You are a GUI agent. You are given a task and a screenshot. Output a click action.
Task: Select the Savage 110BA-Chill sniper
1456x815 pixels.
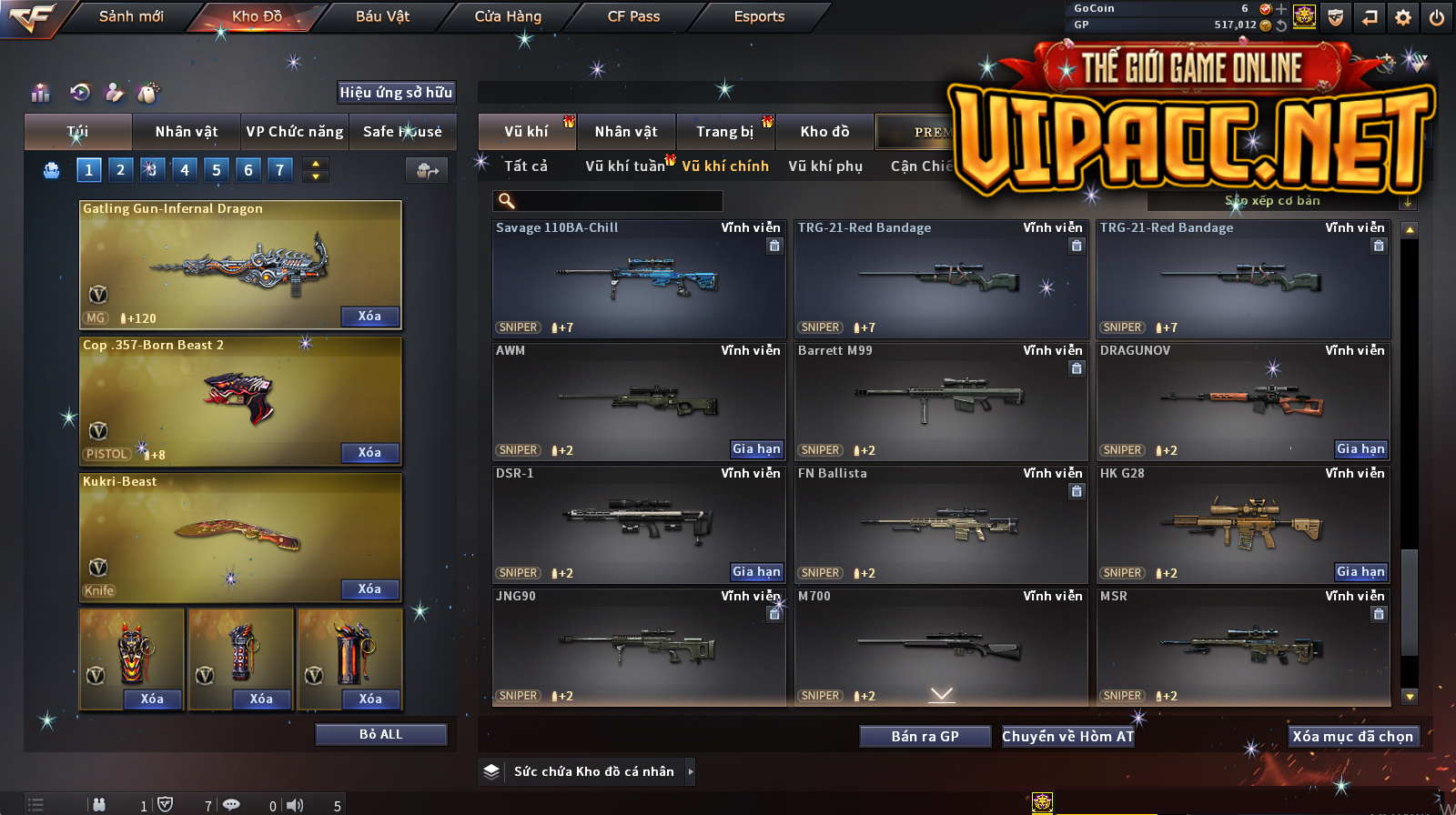(x=638, y=279)
